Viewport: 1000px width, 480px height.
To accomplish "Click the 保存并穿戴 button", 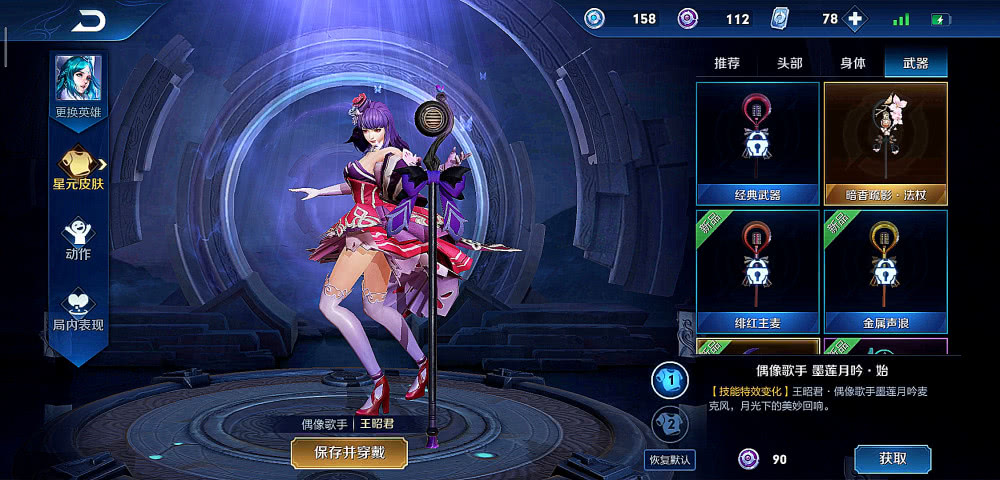I will click(349, 452).
